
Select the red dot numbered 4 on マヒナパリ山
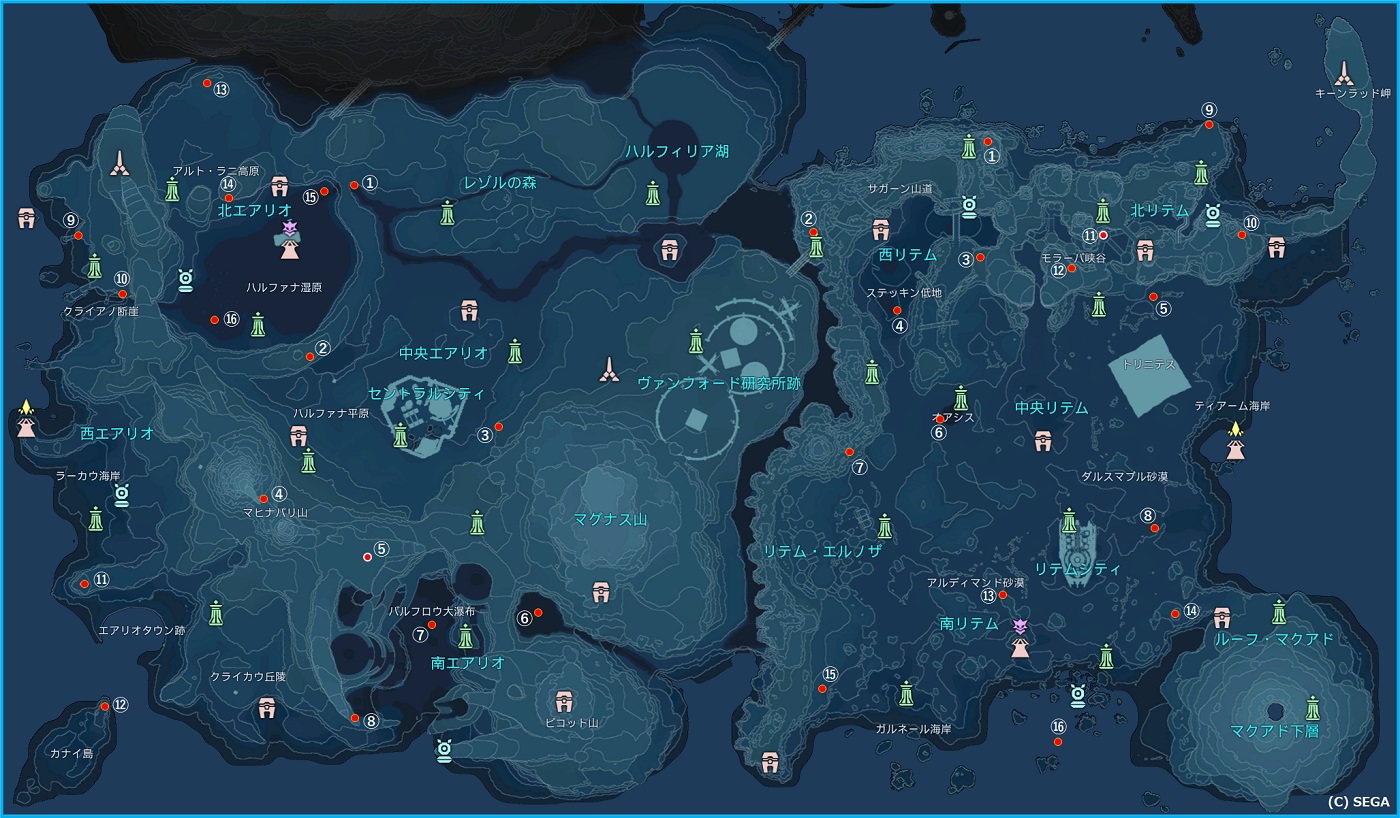[x=264, y=498]
